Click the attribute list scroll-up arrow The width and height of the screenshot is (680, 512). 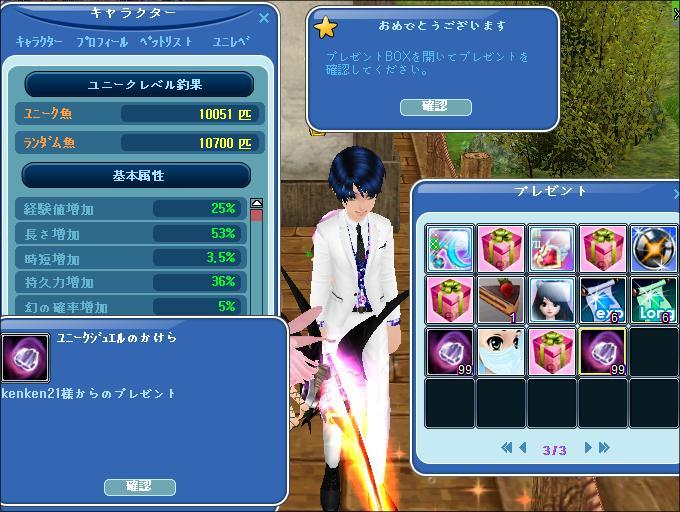[x=256, y=203]
